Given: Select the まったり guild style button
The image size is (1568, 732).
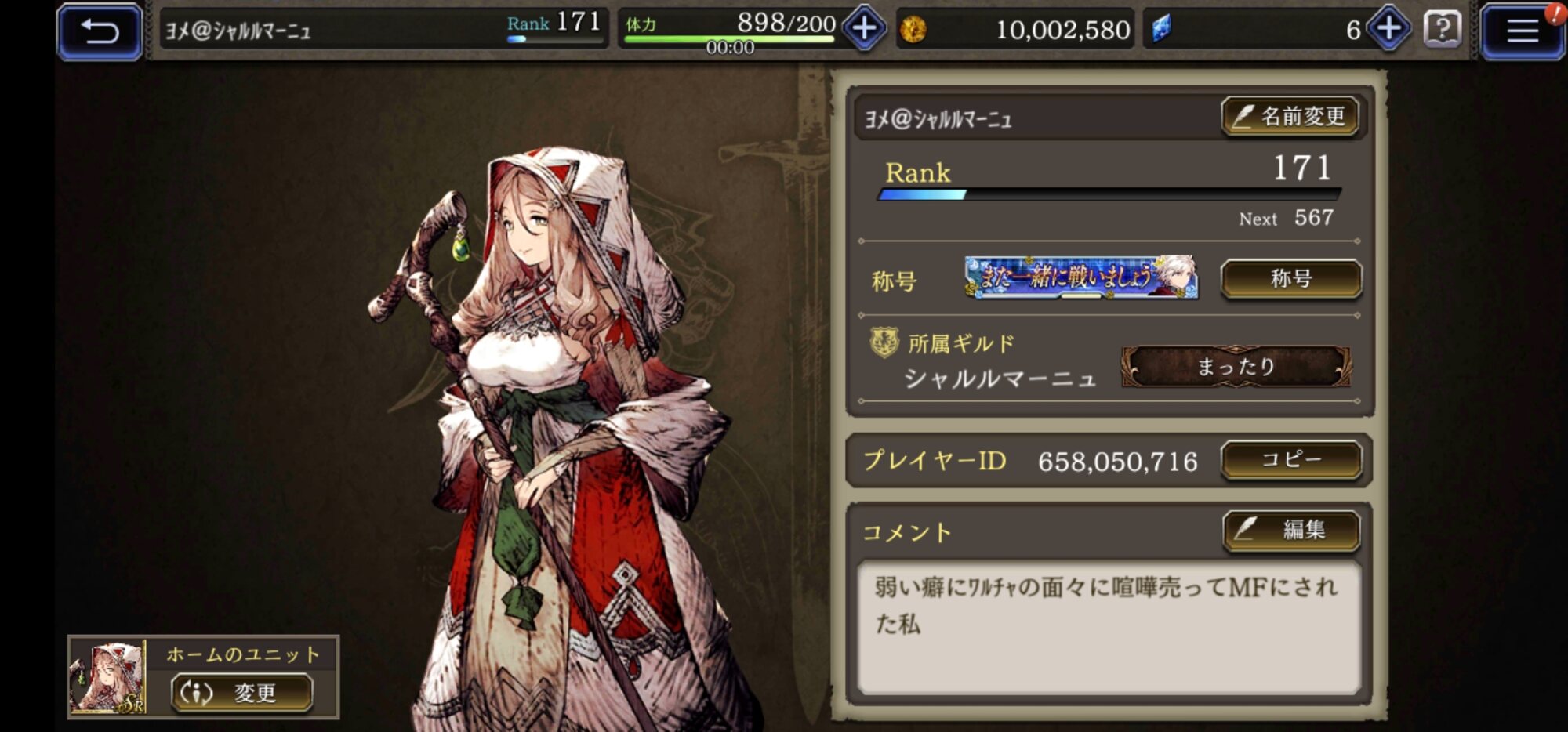Looking at the screenshot, I should pyautogui.click(x=1236, y=367).
